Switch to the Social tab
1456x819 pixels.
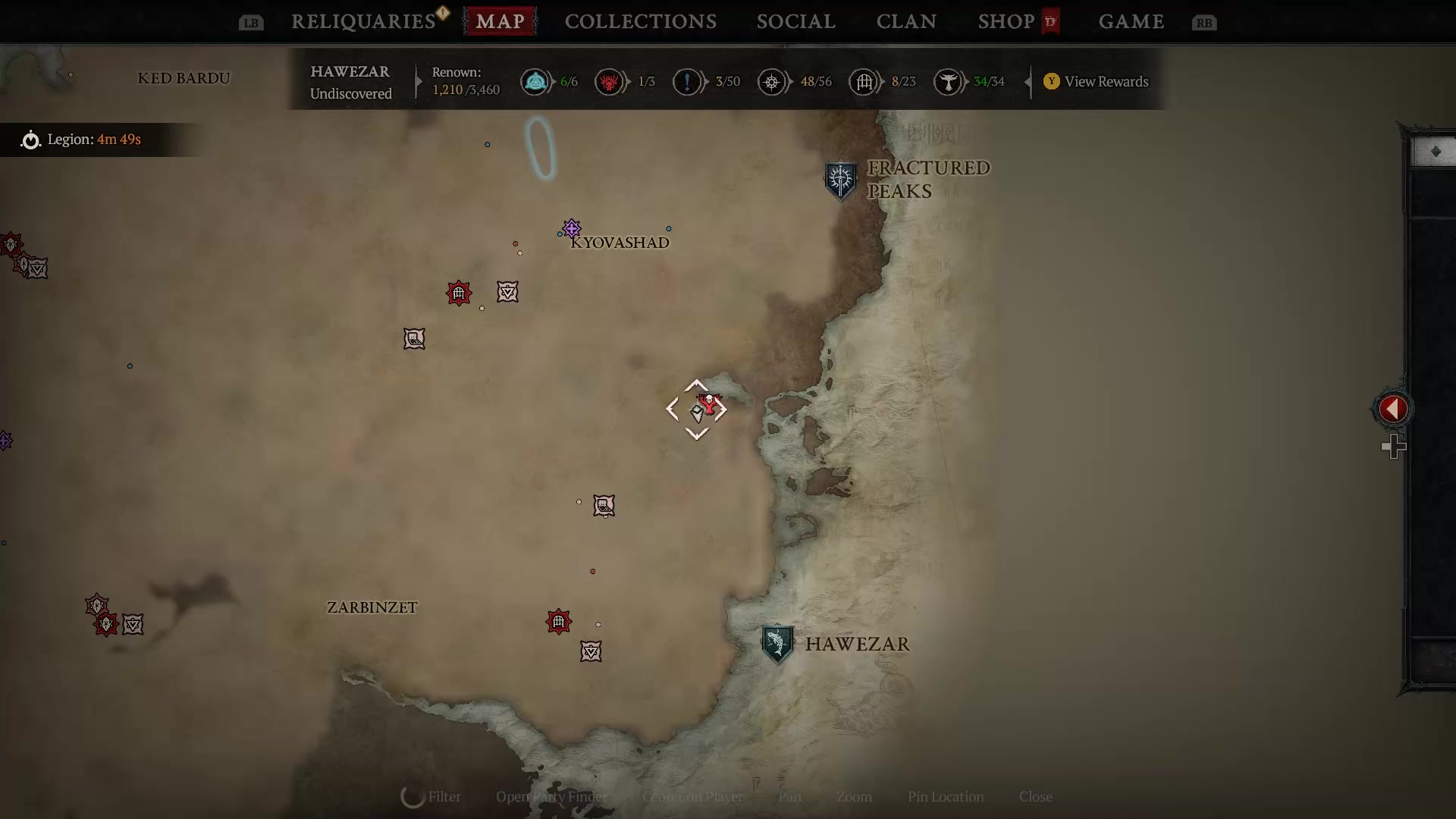click(795, 21)
